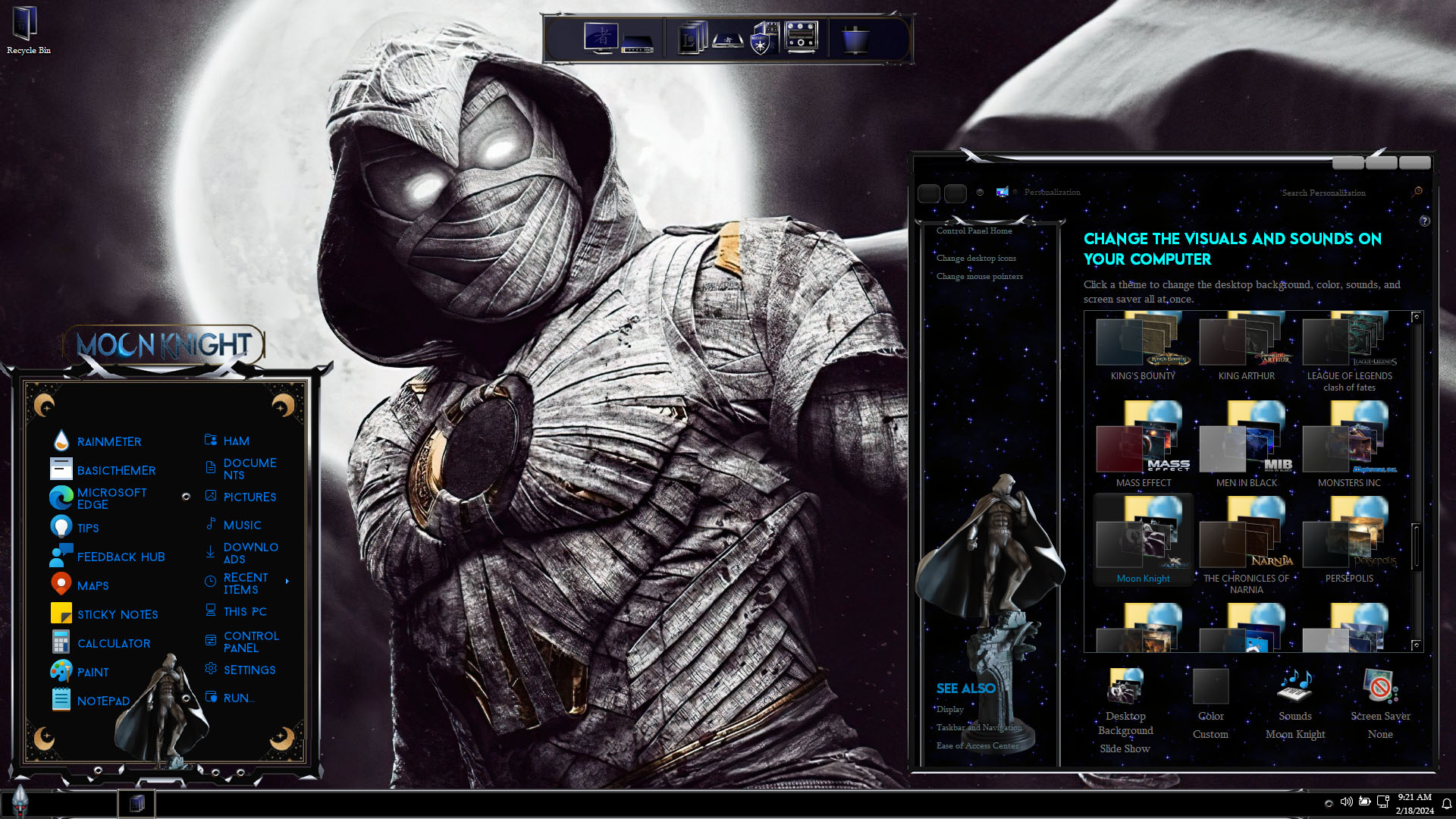Open the Calculator app entry
The width and height of the screenshot is (1456, 819).
click(x=113, y=643)
